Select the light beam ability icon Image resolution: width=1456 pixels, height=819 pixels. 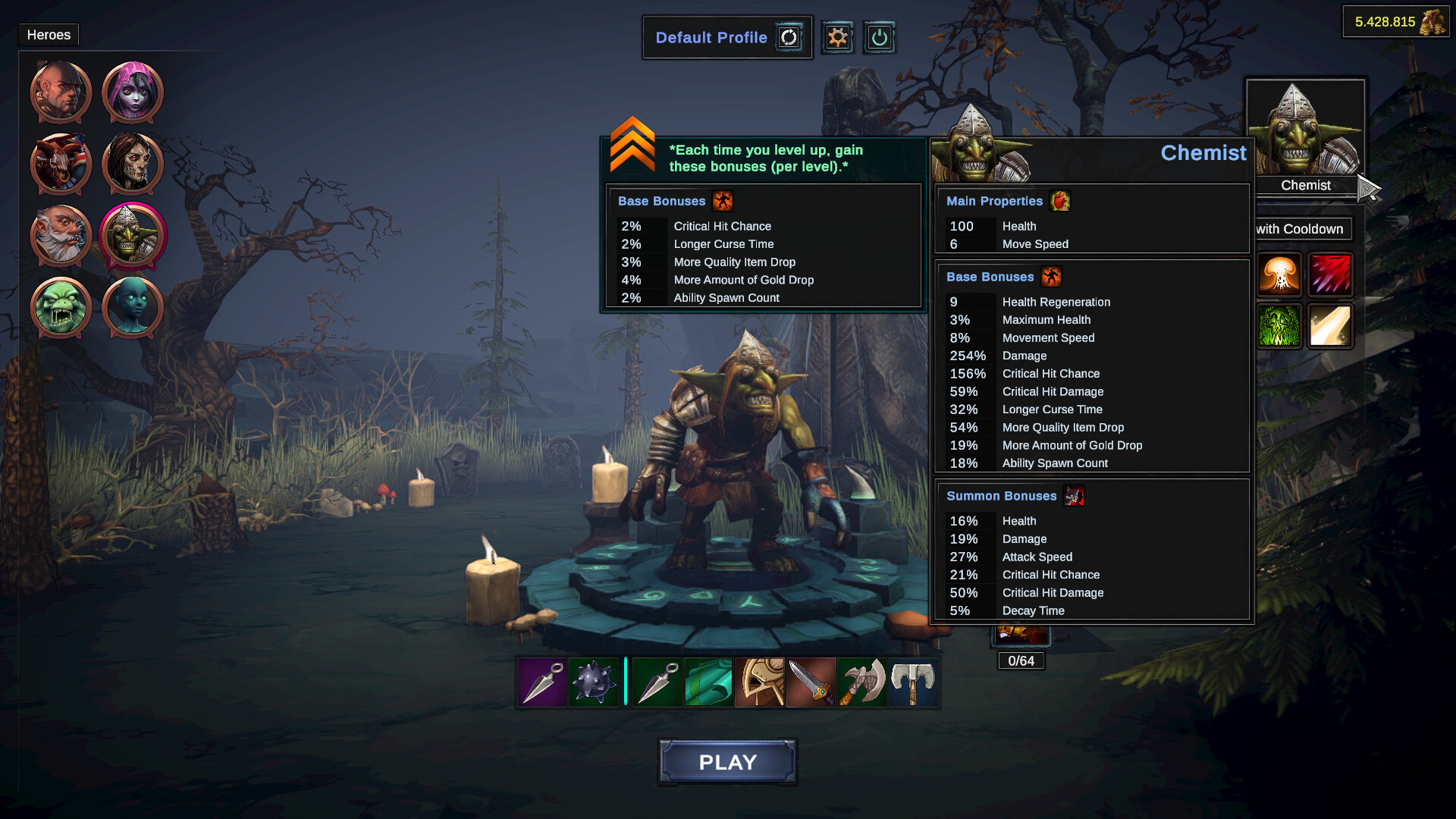point(1332,326)
